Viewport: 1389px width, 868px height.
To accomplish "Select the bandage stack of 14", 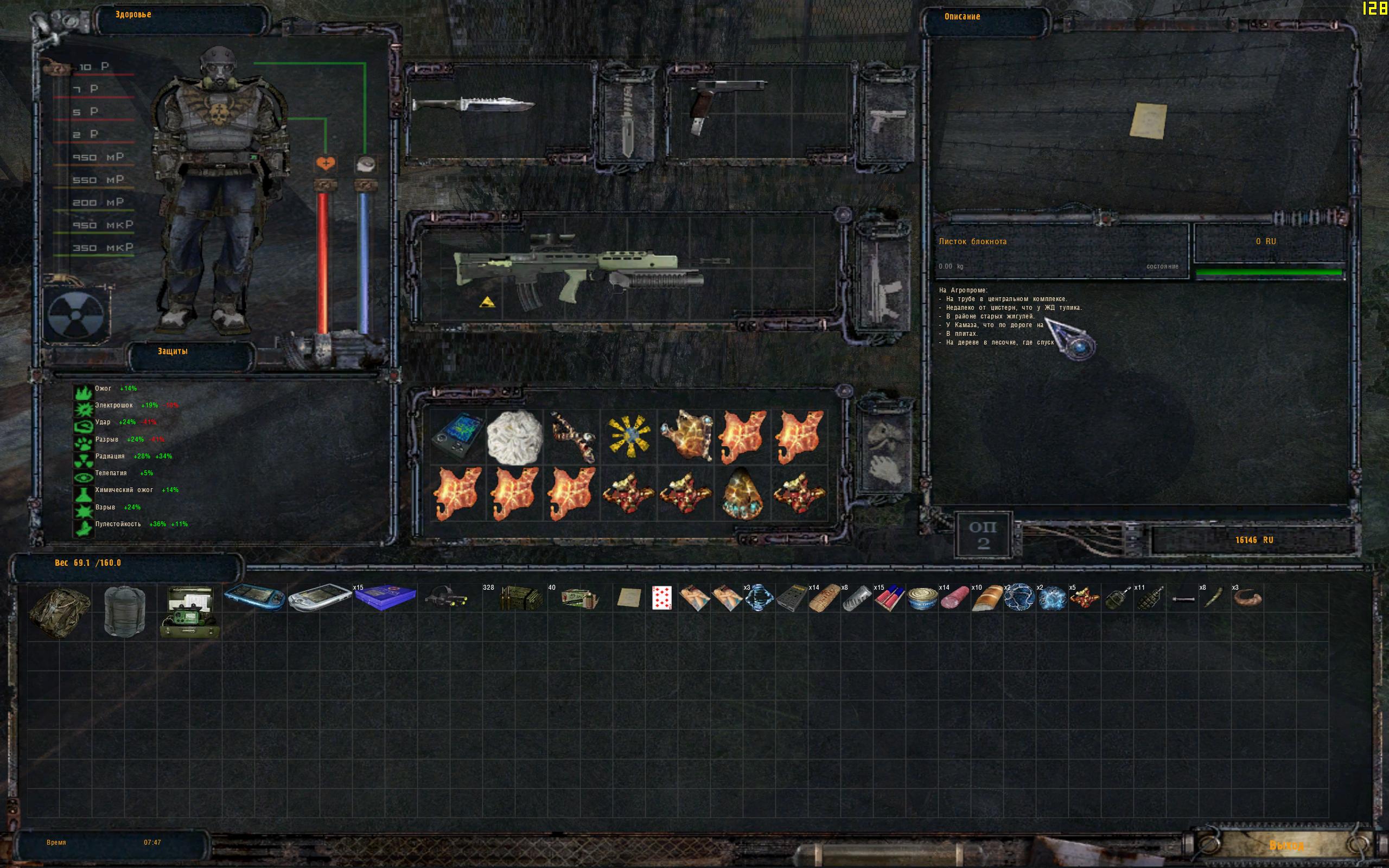I will [x=824, y=598].
